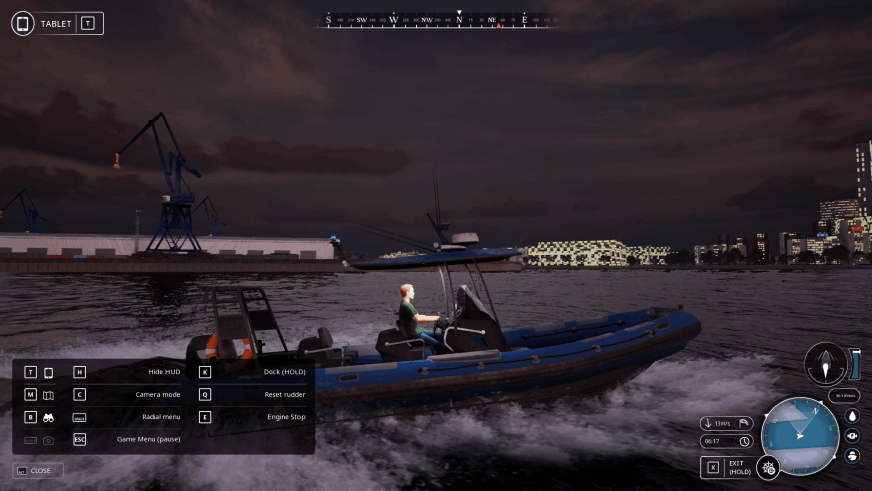The width and height of the screenshot is (872, 491).
Task: Open the folded map icon in the controls panel
Action: point(48,395)
